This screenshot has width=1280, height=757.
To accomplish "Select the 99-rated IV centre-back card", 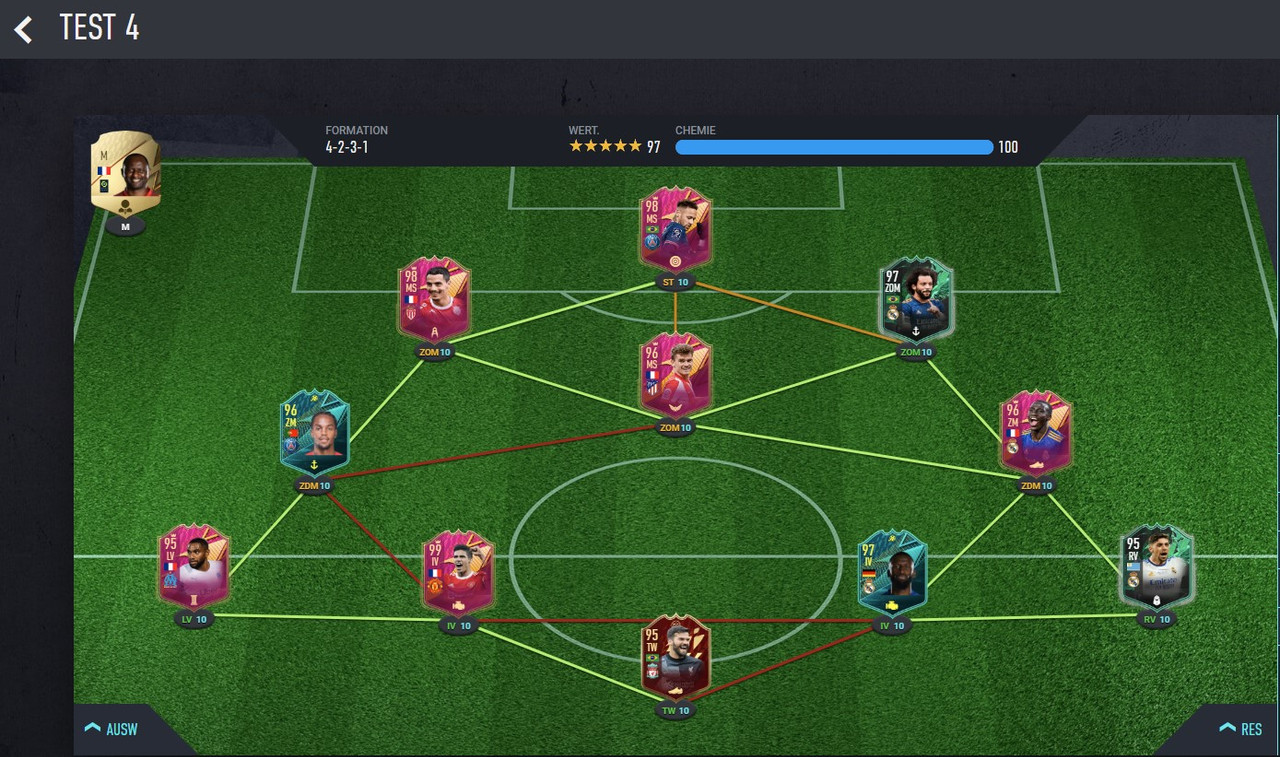I will click(x=458, y=572).
